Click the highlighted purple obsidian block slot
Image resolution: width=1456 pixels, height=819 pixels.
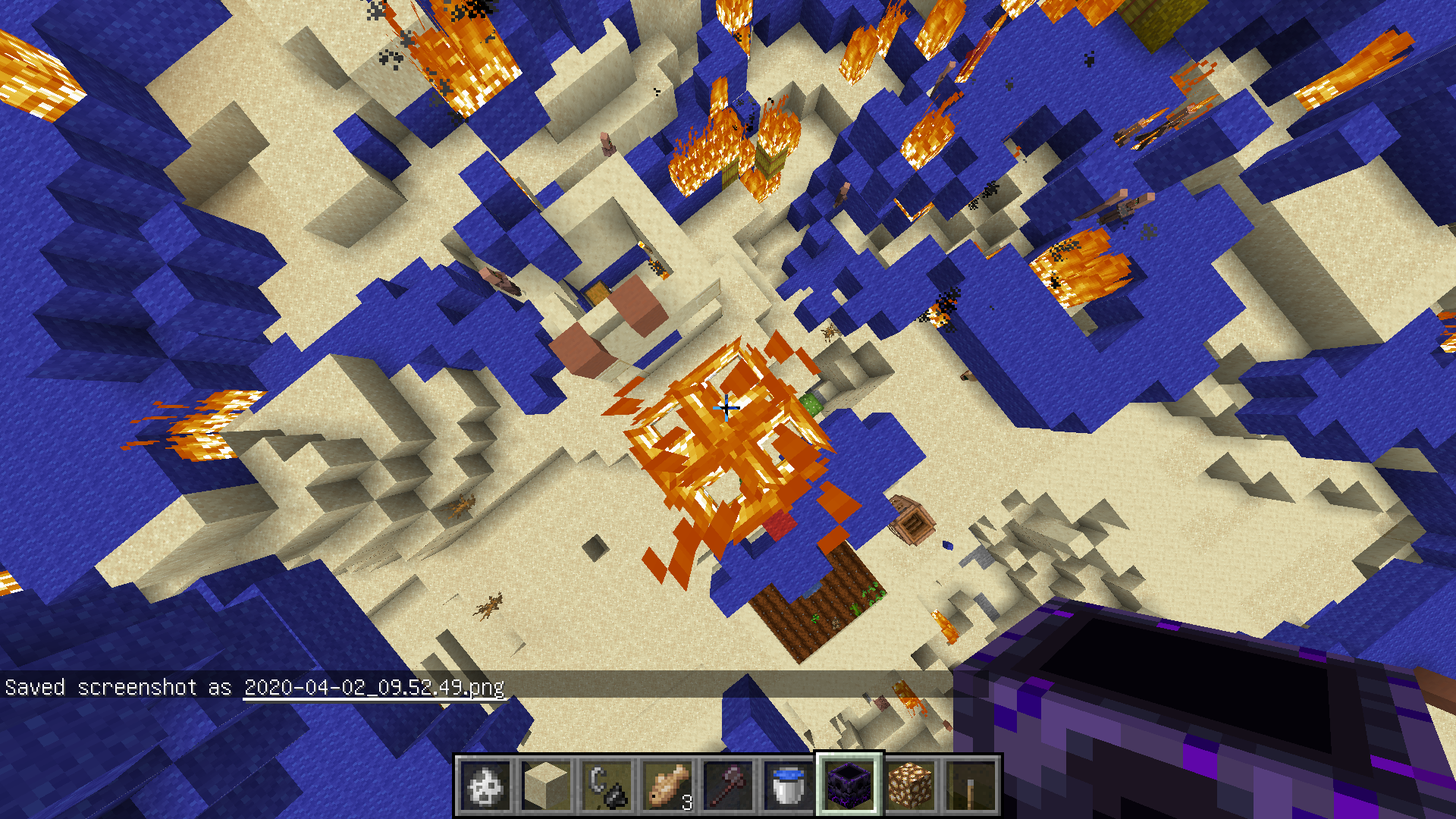[849, 786]
